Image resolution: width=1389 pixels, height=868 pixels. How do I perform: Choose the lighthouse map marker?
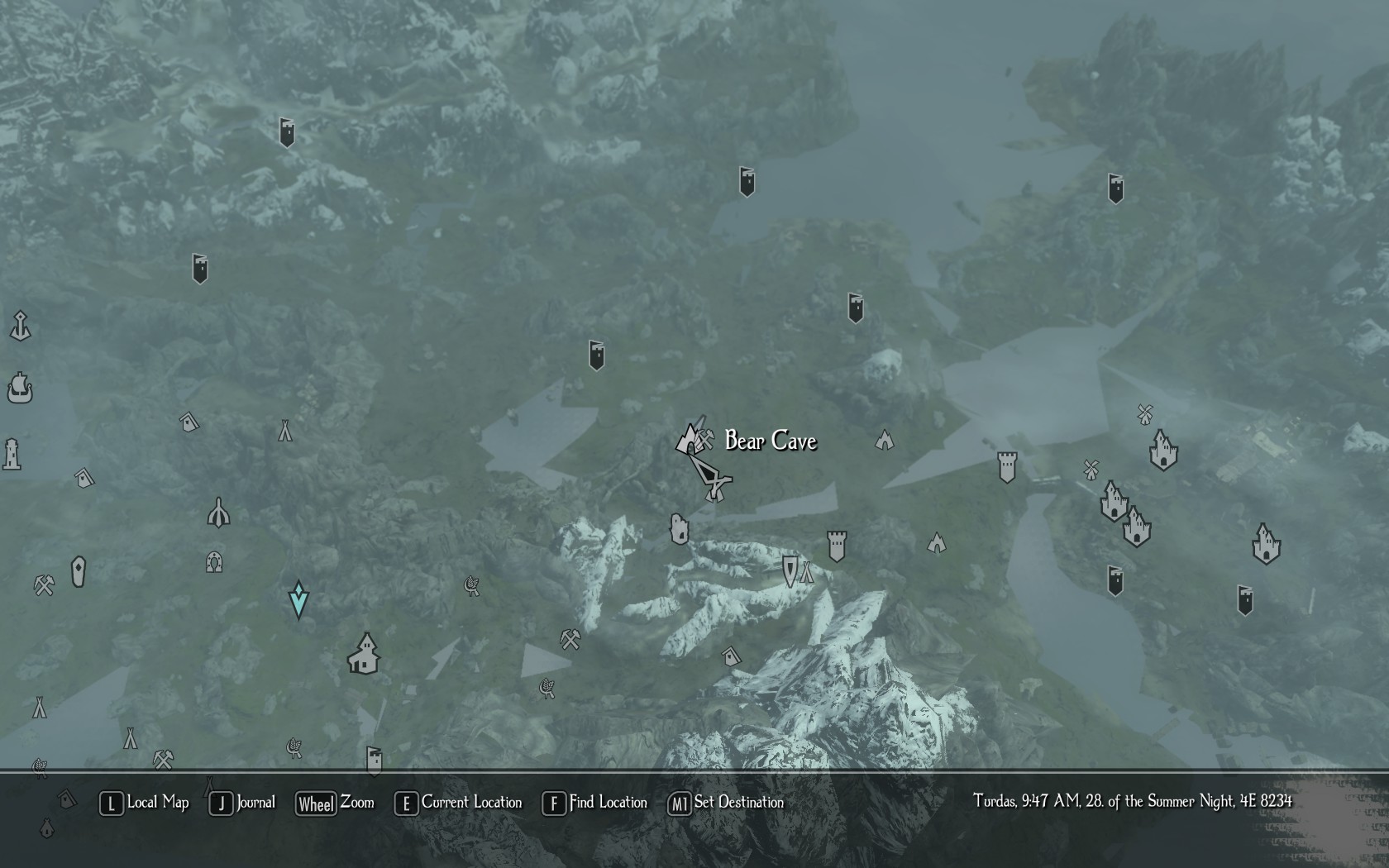pyautogui.click(x=12, y=454)
